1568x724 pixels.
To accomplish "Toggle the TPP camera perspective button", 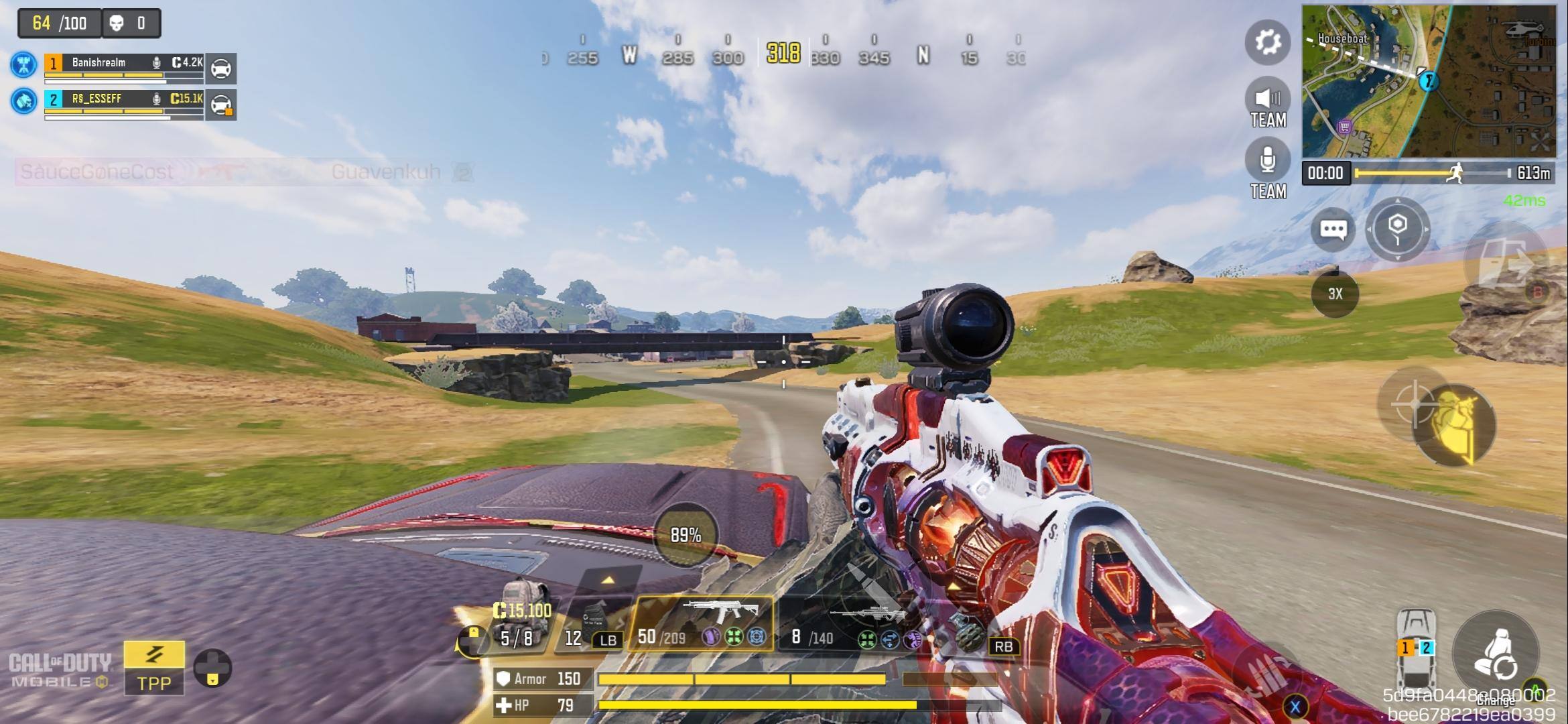I will point(153,667).
